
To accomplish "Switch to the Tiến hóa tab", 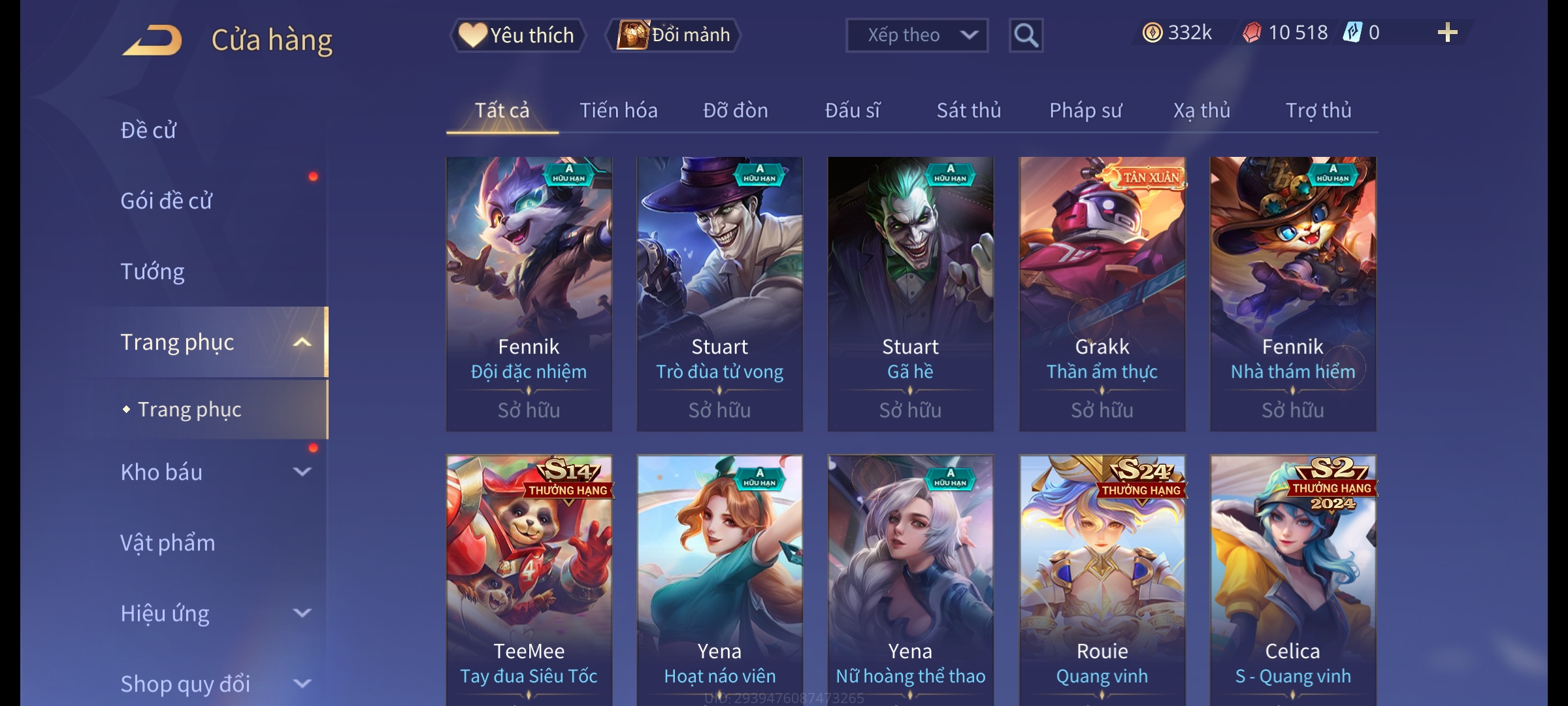I will 618,110.
